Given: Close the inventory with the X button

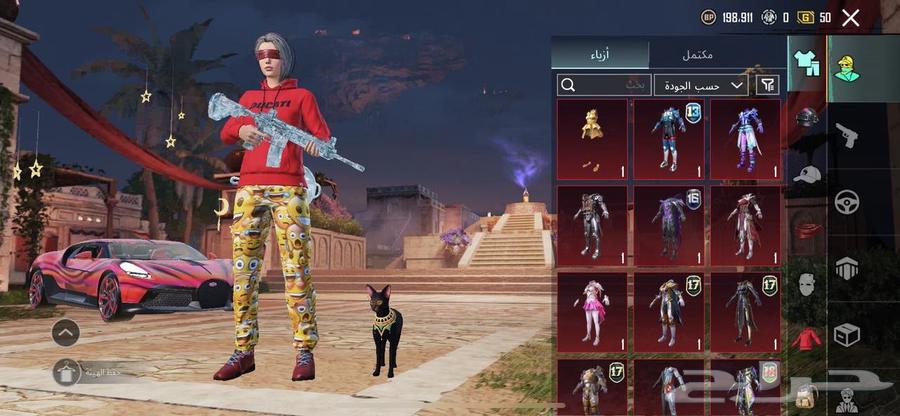Looking at the screenshot, I should 851,17.
